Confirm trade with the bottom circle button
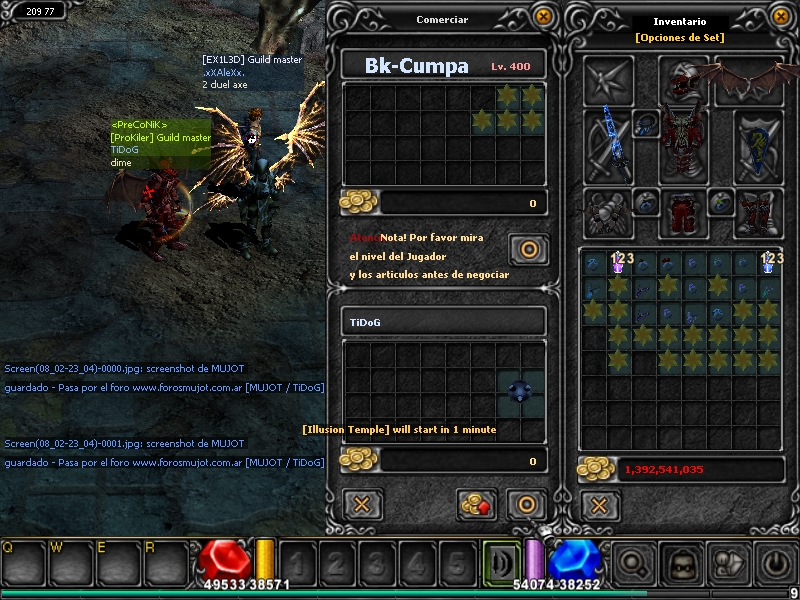 point(525,503)
